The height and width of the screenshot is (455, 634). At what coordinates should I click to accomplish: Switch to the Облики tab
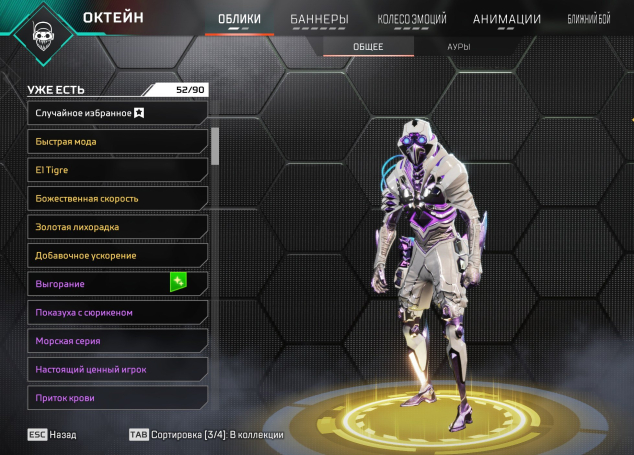[x=239, y=19]
